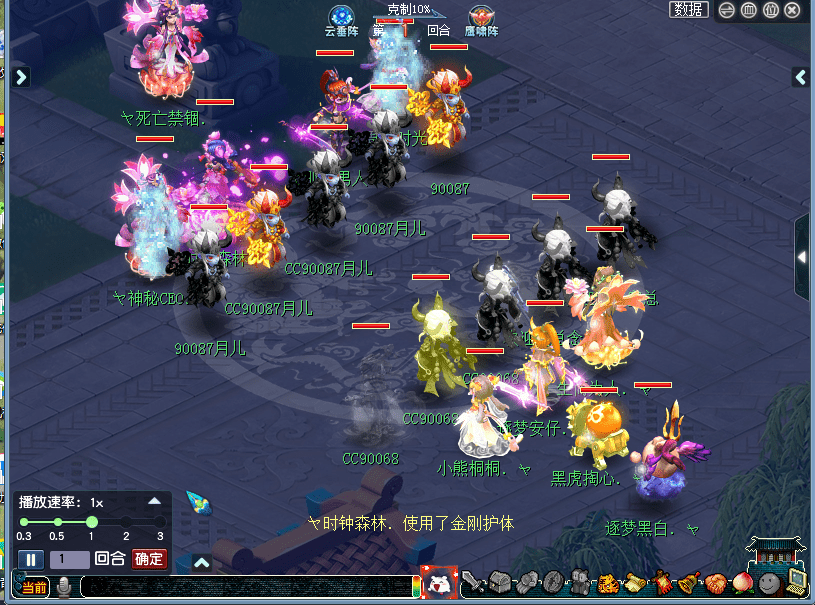This screenshot has width=815, height=605.
Task: Confirm round jump with 确定 button
Action: pyautogui.click(x=149, y=560)
